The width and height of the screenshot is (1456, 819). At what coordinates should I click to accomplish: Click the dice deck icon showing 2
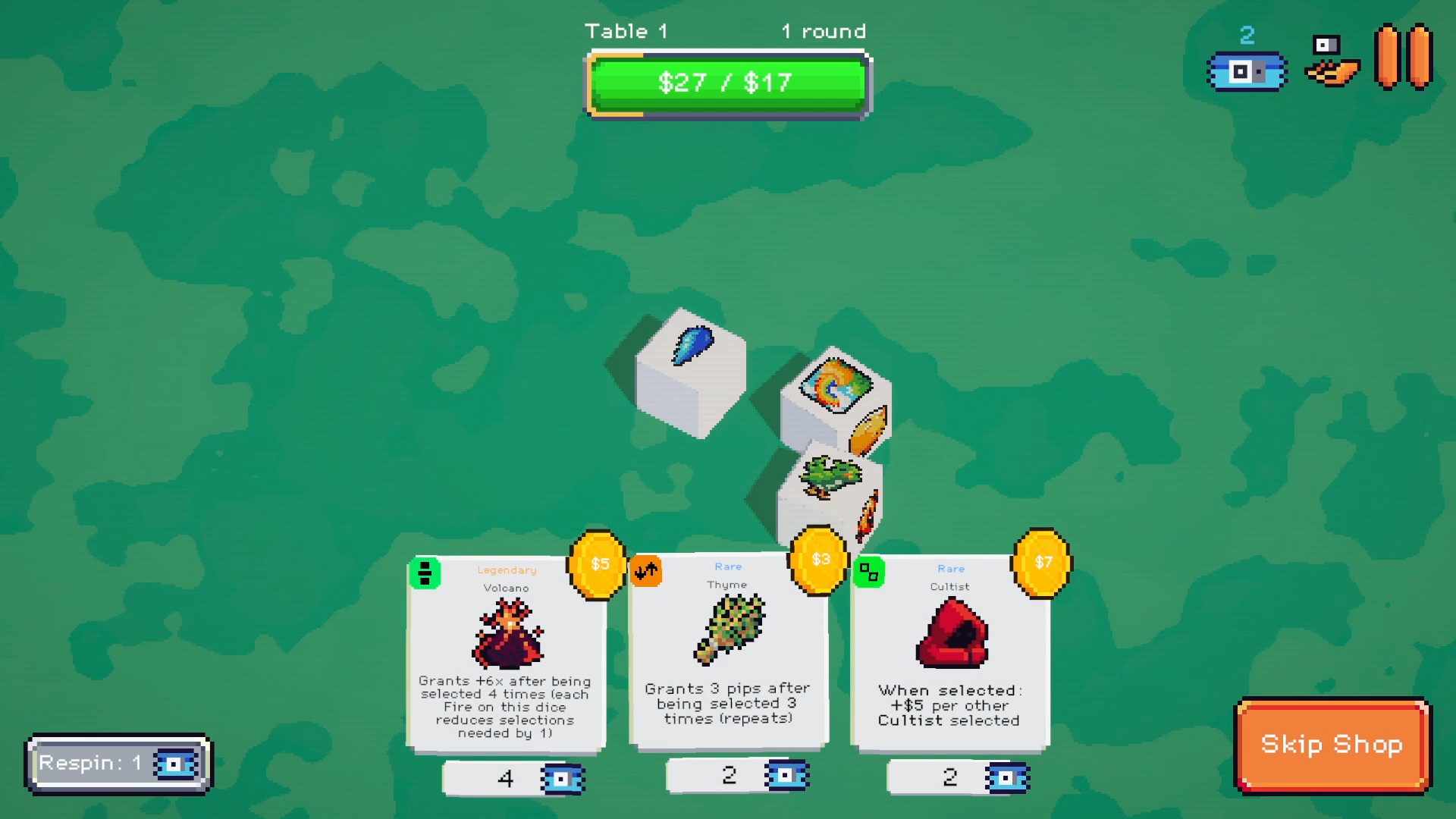click(1246, 71)
